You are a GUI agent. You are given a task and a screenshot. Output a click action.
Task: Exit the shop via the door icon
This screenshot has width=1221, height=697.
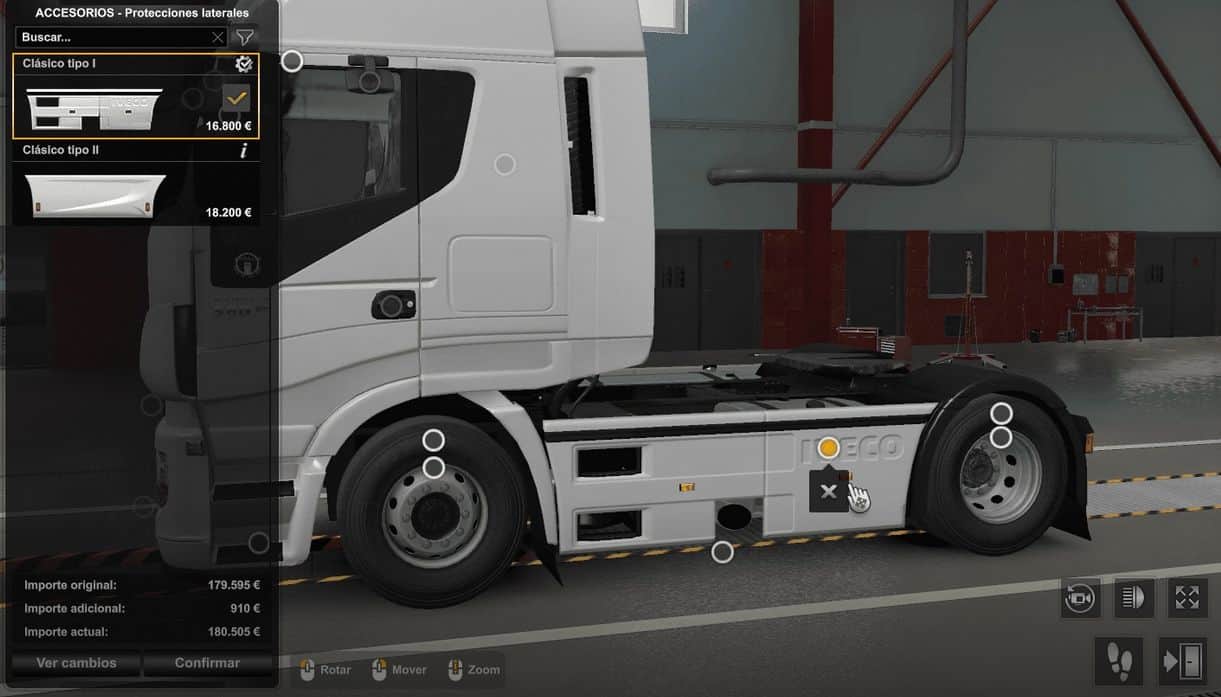point(1183,660)
